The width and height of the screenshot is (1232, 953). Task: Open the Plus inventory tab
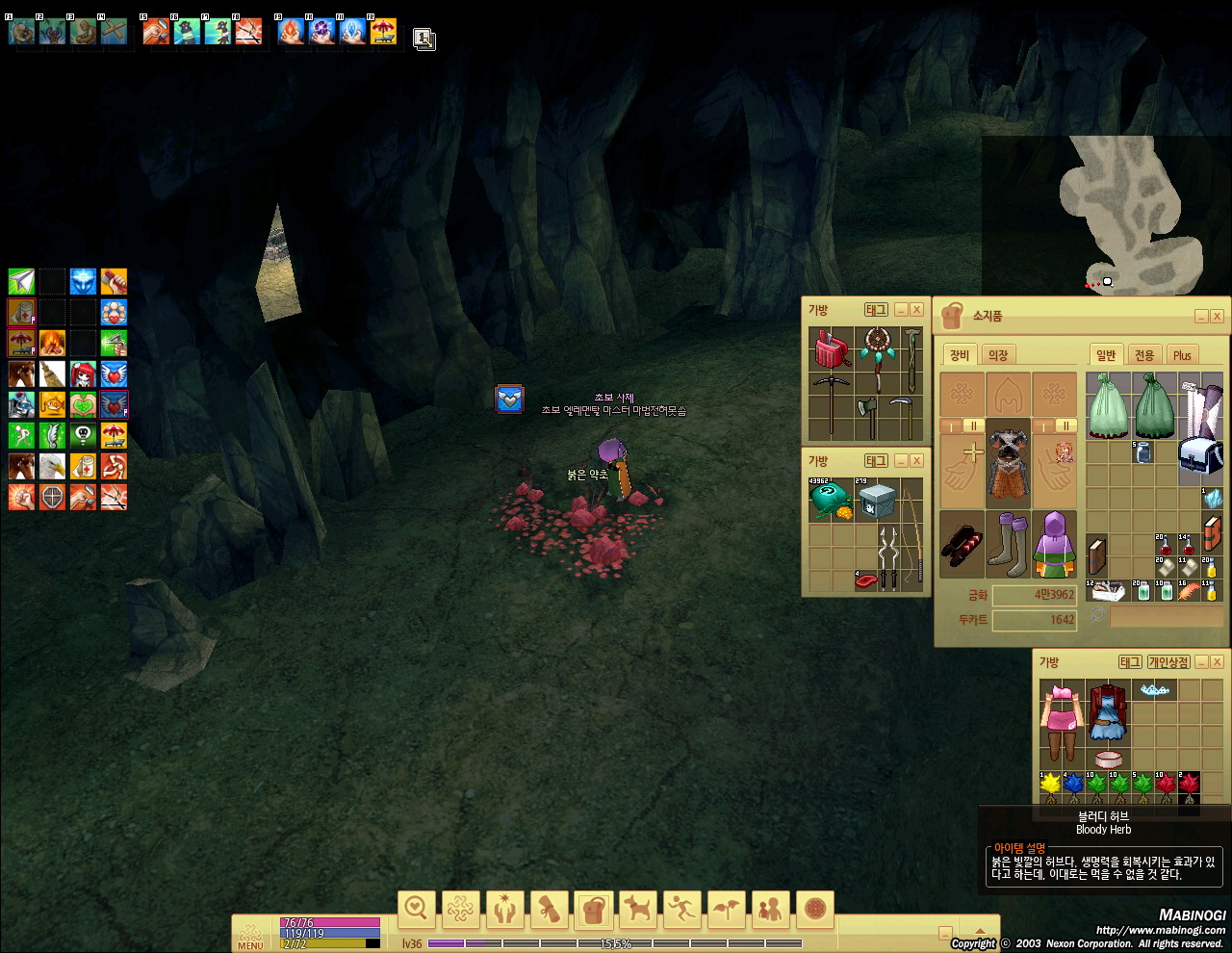click(x=1182, y=355)
